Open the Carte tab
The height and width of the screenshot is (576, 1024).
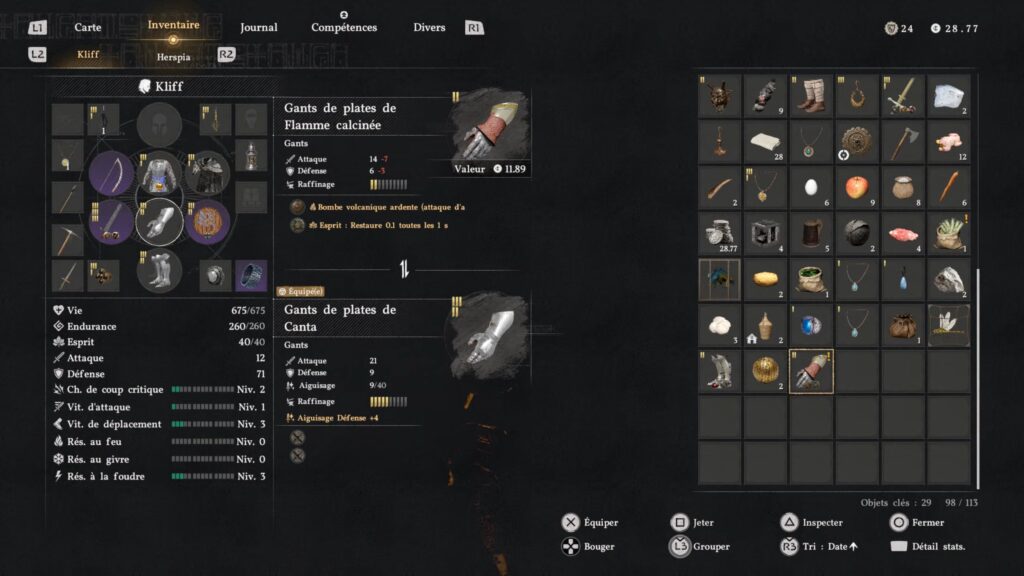(88, 27)
